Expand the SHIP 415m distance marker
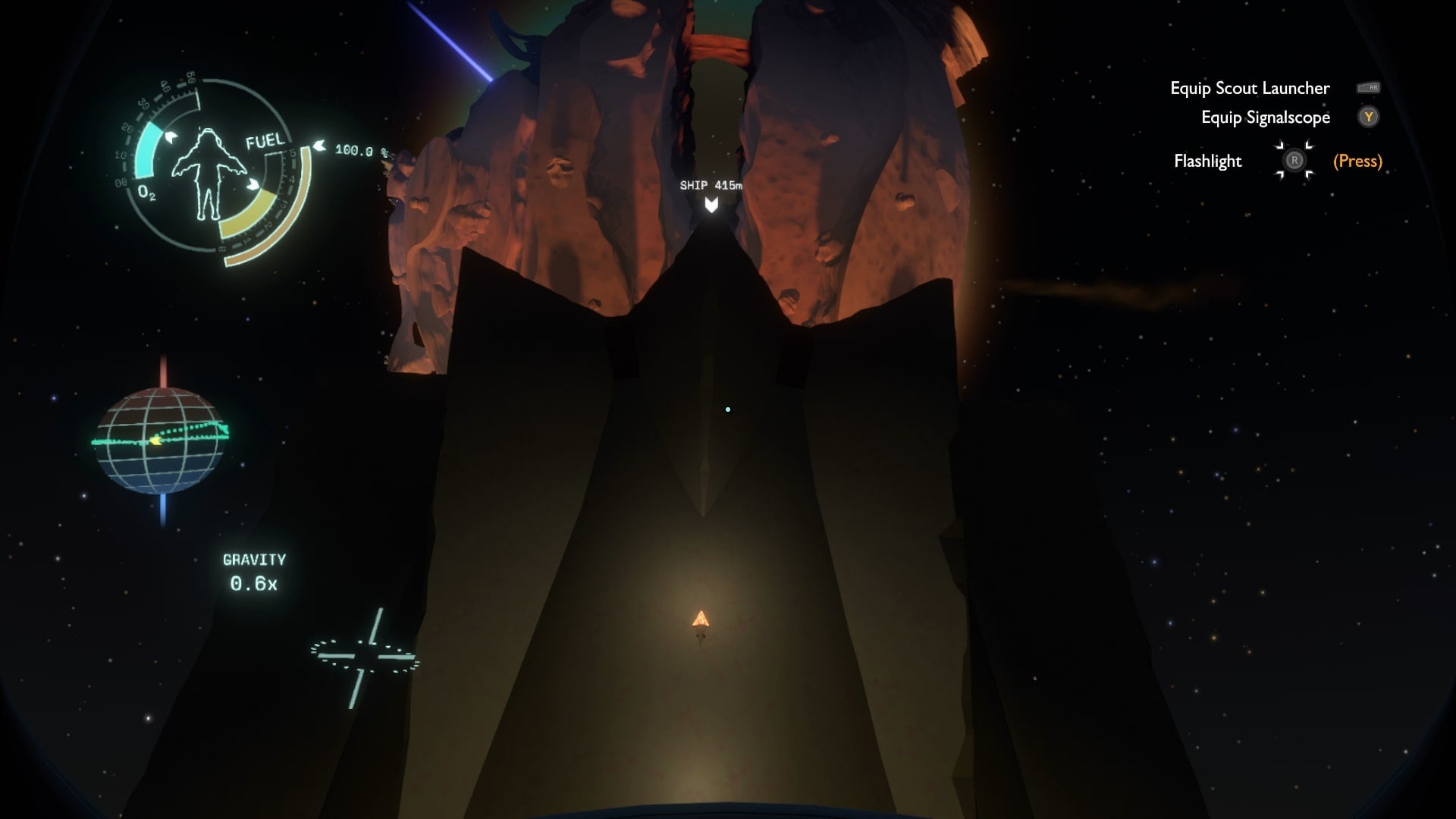This screenshot has width=1456, height=819. click(x=711, y=184)
